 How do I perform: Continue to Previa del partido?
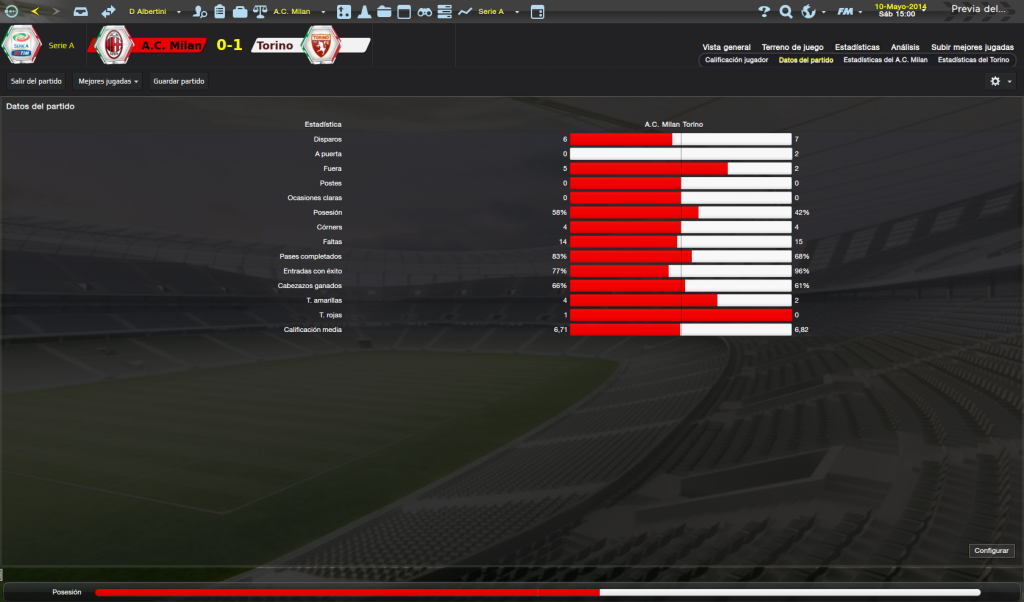[980, 9]
